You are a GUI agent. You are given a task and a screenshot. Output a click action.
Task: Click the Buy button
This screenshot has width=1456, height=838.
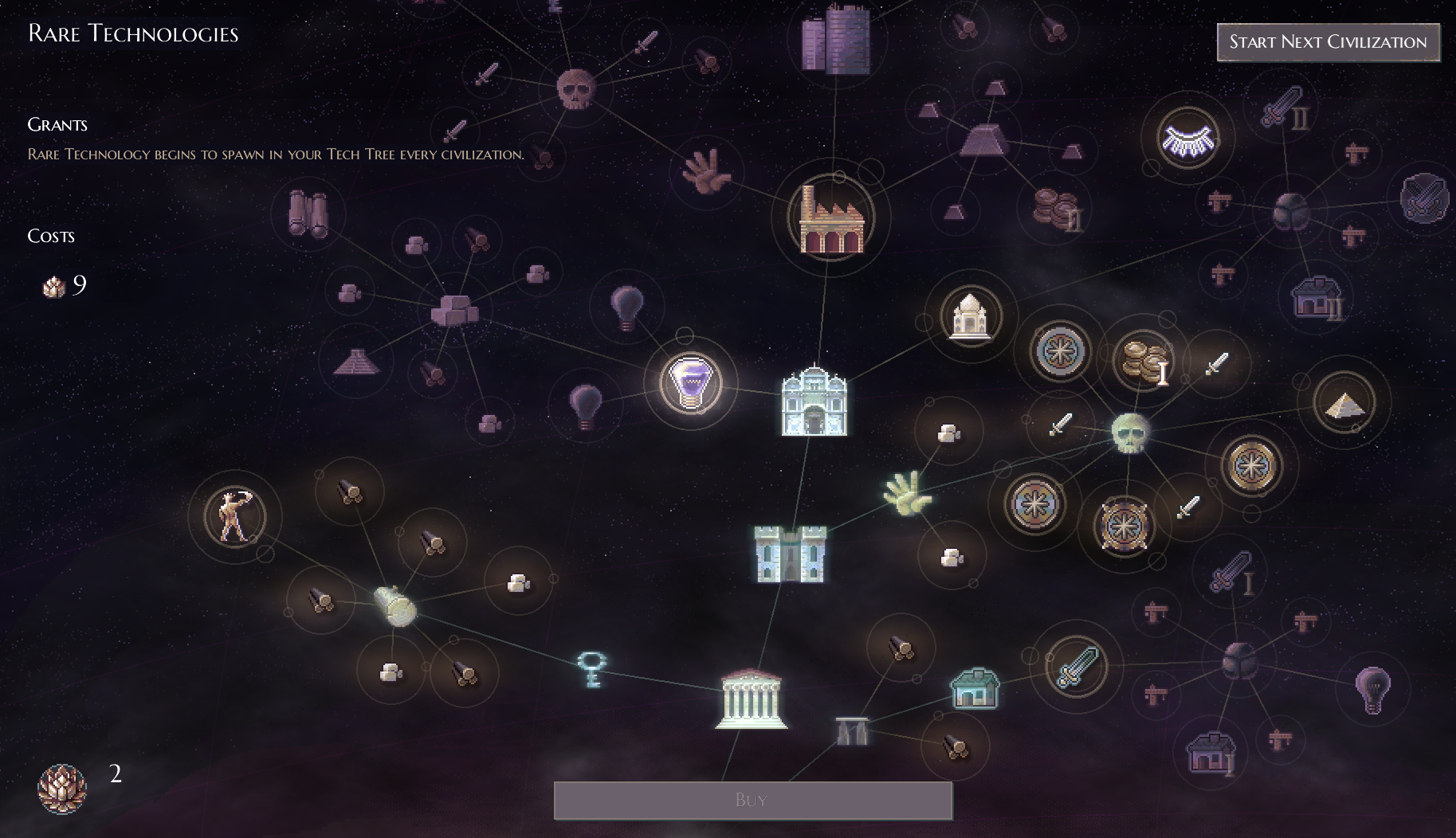point(752,800)
